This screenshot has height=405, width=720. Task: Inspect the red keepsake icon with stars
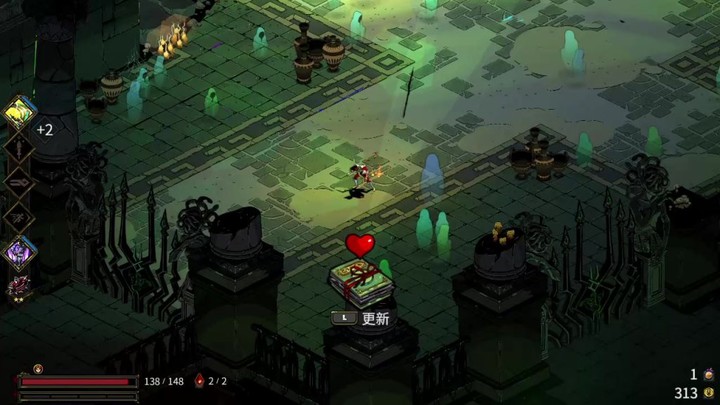17,287
